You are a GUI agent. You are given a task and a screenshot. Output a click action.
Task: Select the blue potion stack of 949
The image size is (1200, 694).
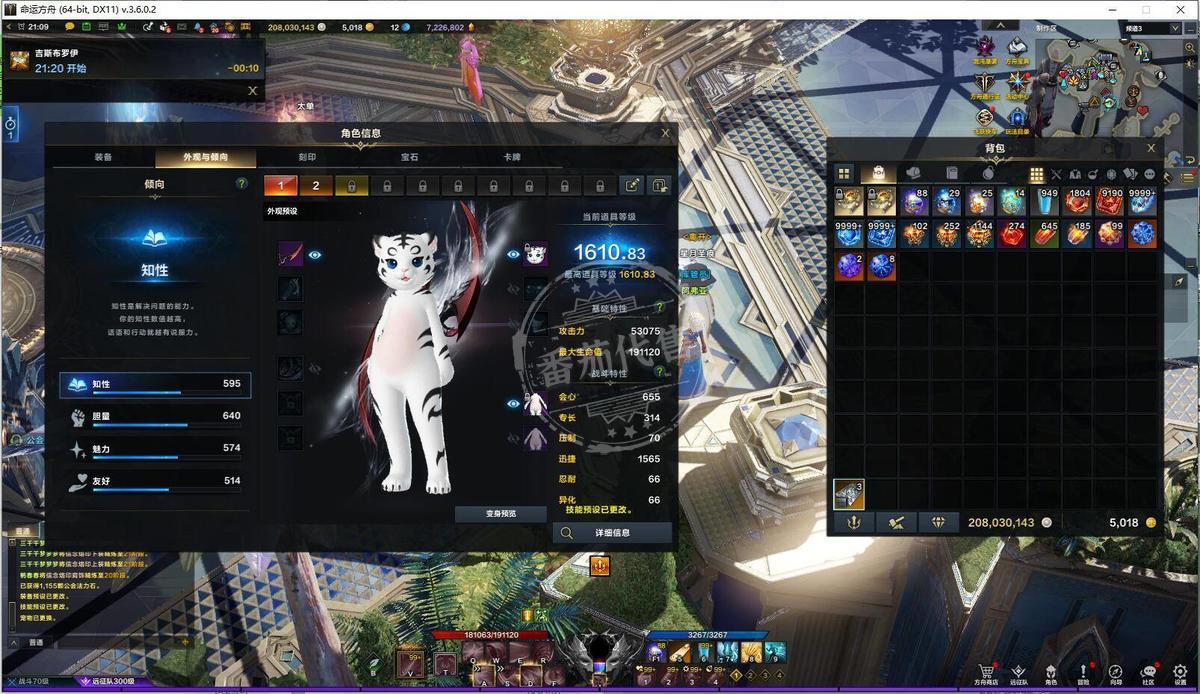(x=1045, y=202)
